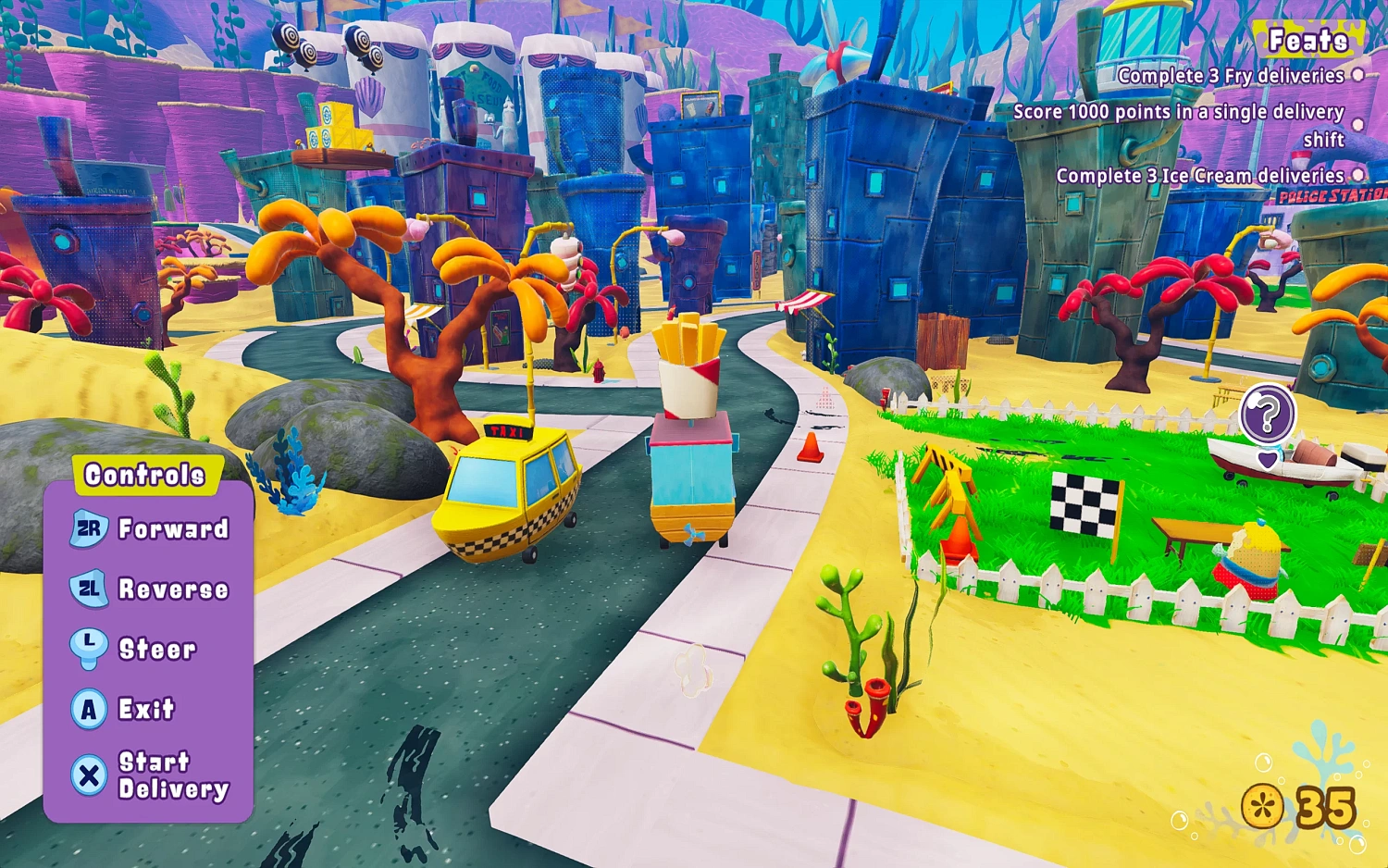This screenshot has width=1388, height=868.
Task: Click the Complete 3 Fry deliveries text
Action: pyautogui.click(x=1231, y=77)
